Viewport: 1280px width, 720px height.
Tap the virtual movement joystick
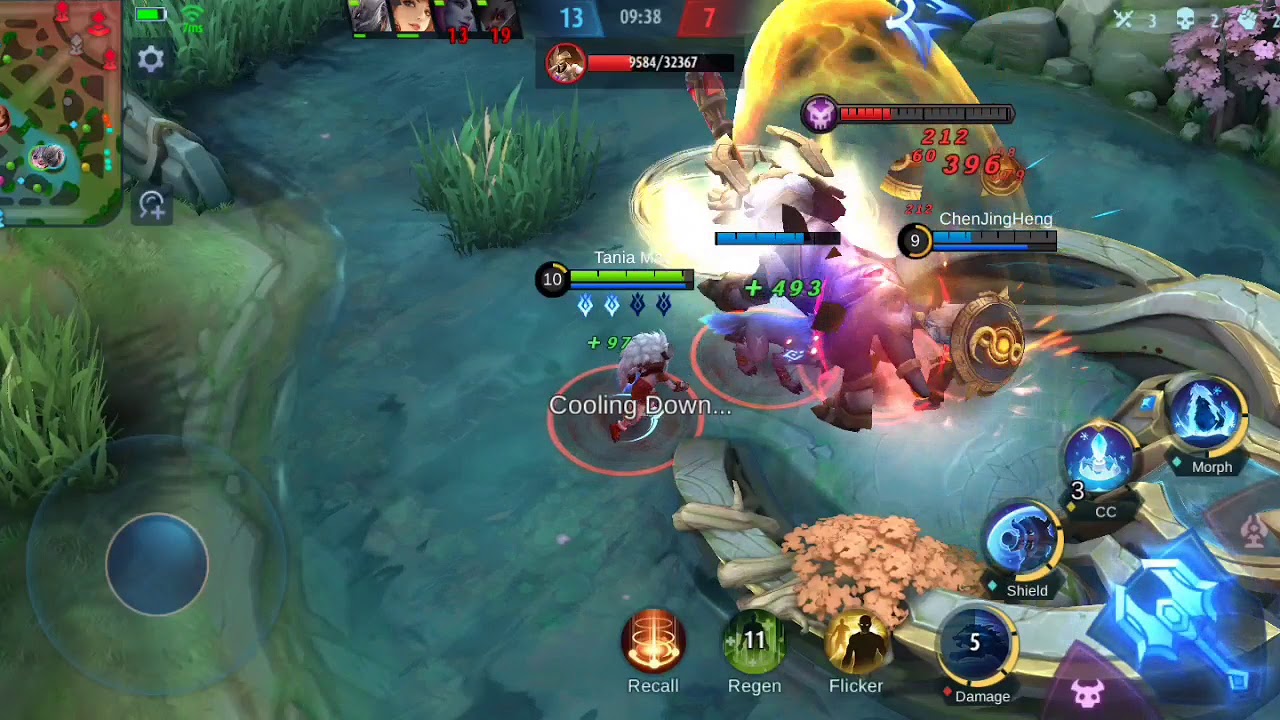pos(157,564)
